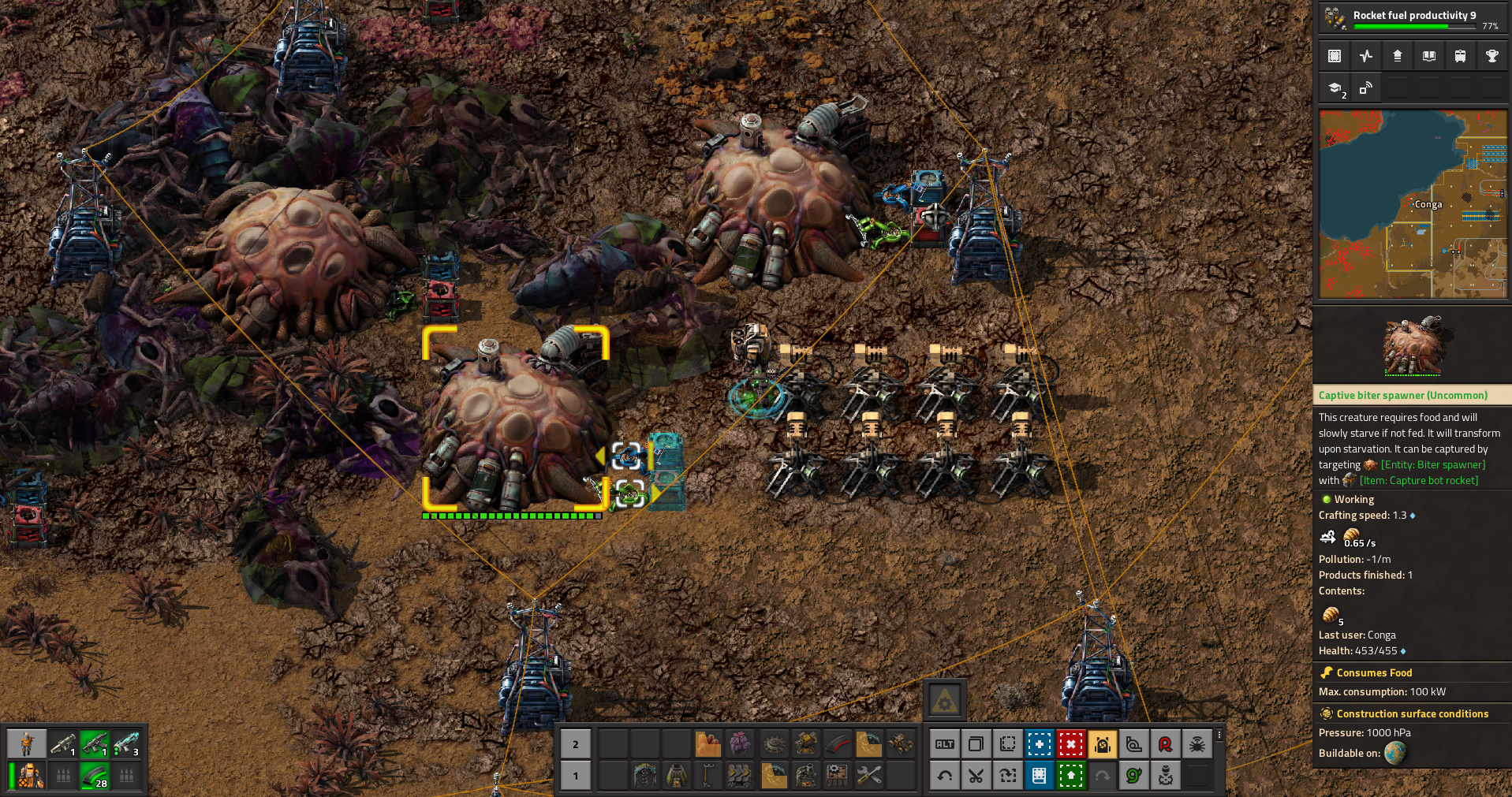Click the minimap showing Conga's location
The width and height of the screenshot is (1512, 797).
coord(1412,204)
